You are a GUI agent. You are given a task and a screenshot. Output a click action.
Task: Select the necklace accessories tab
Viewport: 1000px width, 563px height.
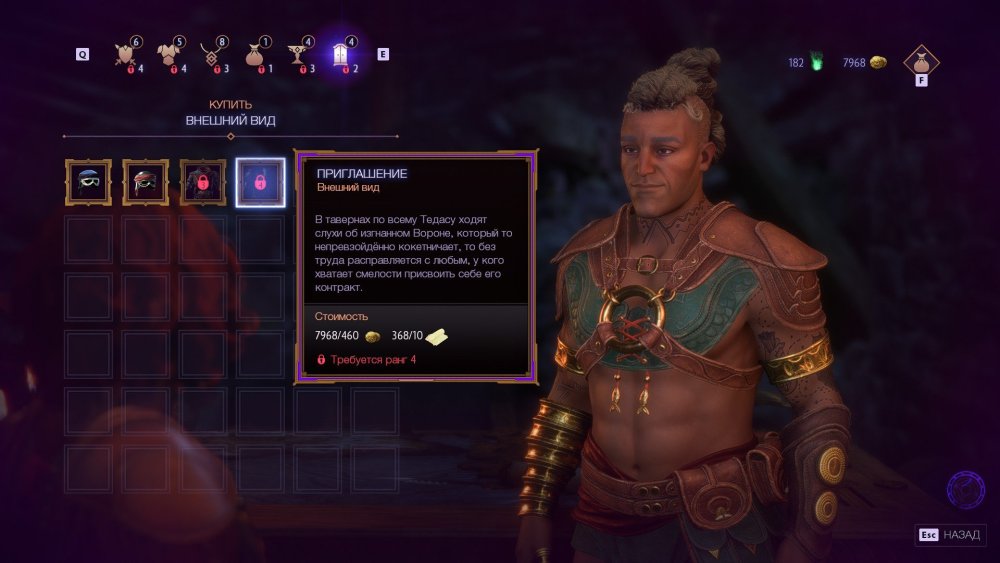[211, 54]
